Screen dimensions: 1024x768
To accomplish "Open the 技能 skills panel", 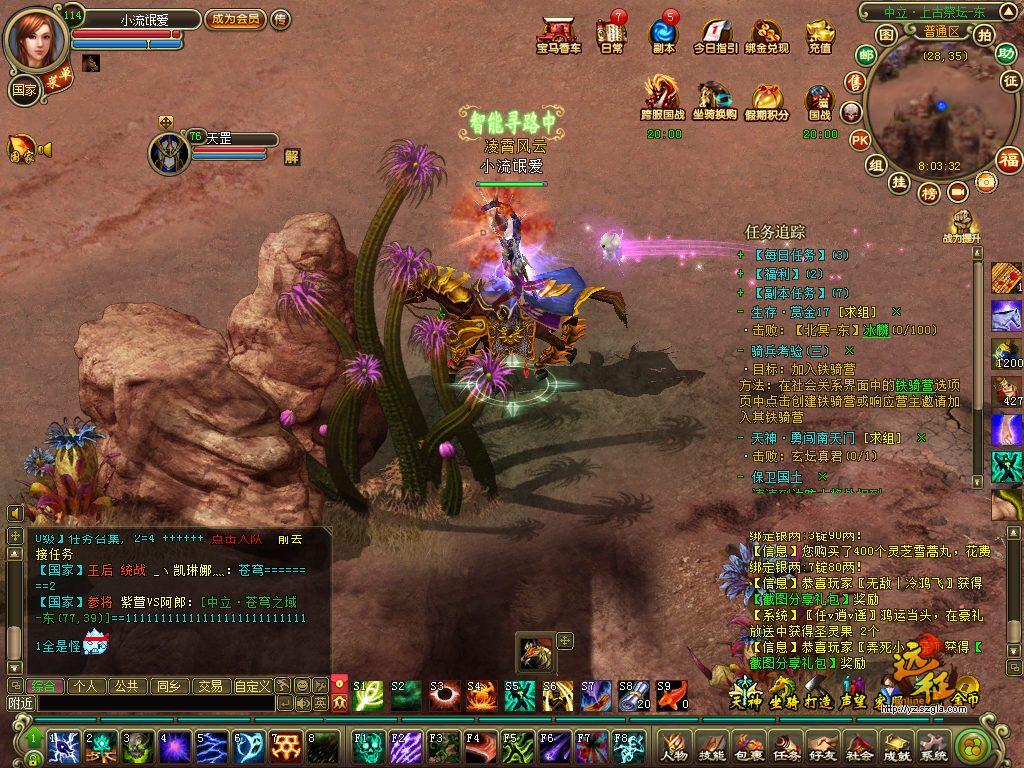I will [711, 747].
